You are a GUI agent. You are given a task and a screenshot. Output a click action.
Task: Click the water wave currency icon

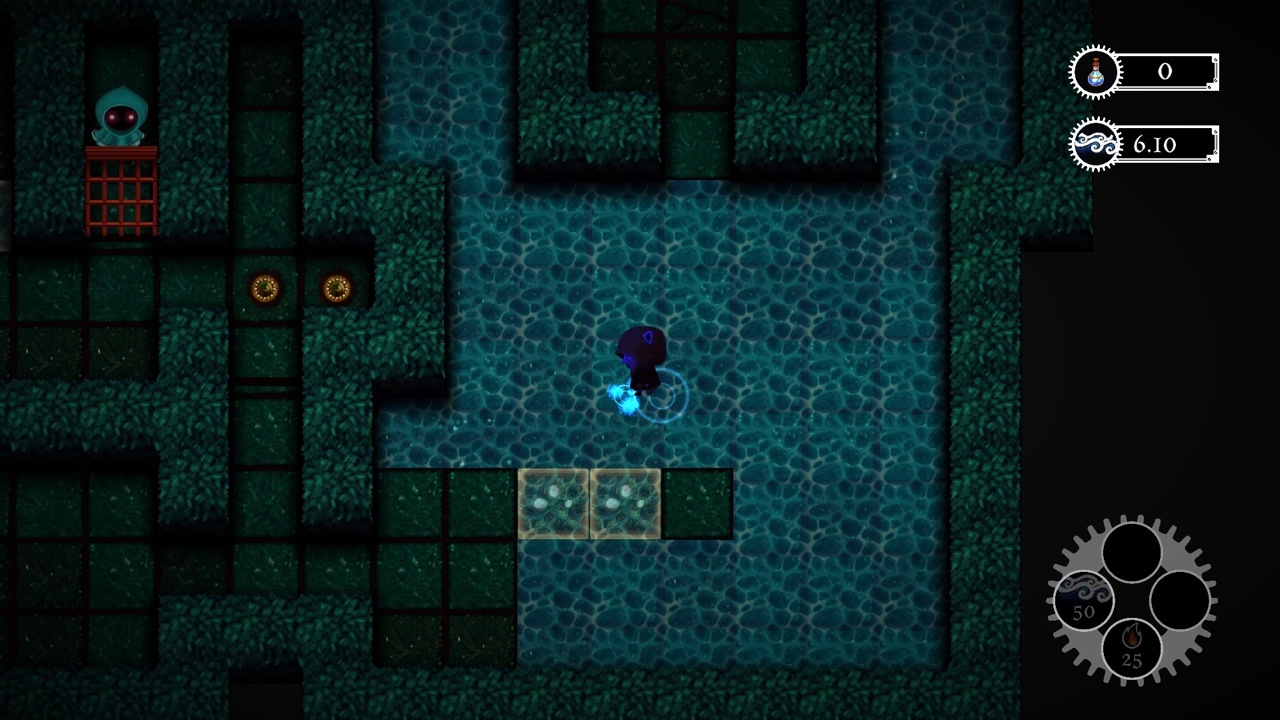point(1094,142)
